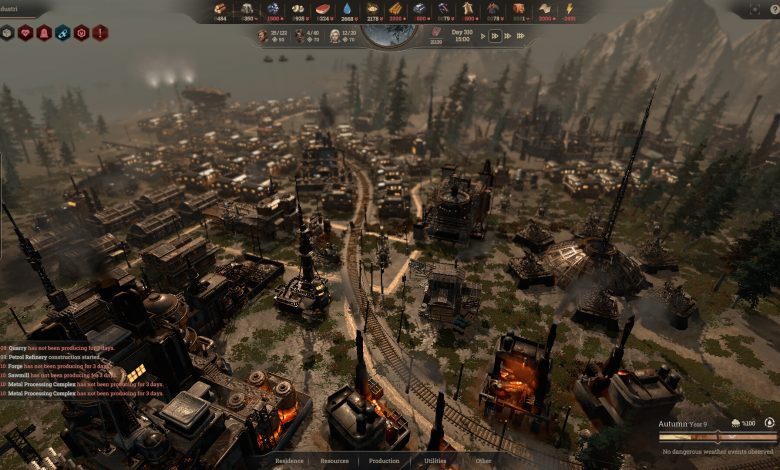Viewport: 780px width, 470px height.
Task: Show the red shield hexagon overlay
Action: click(82, 33)
